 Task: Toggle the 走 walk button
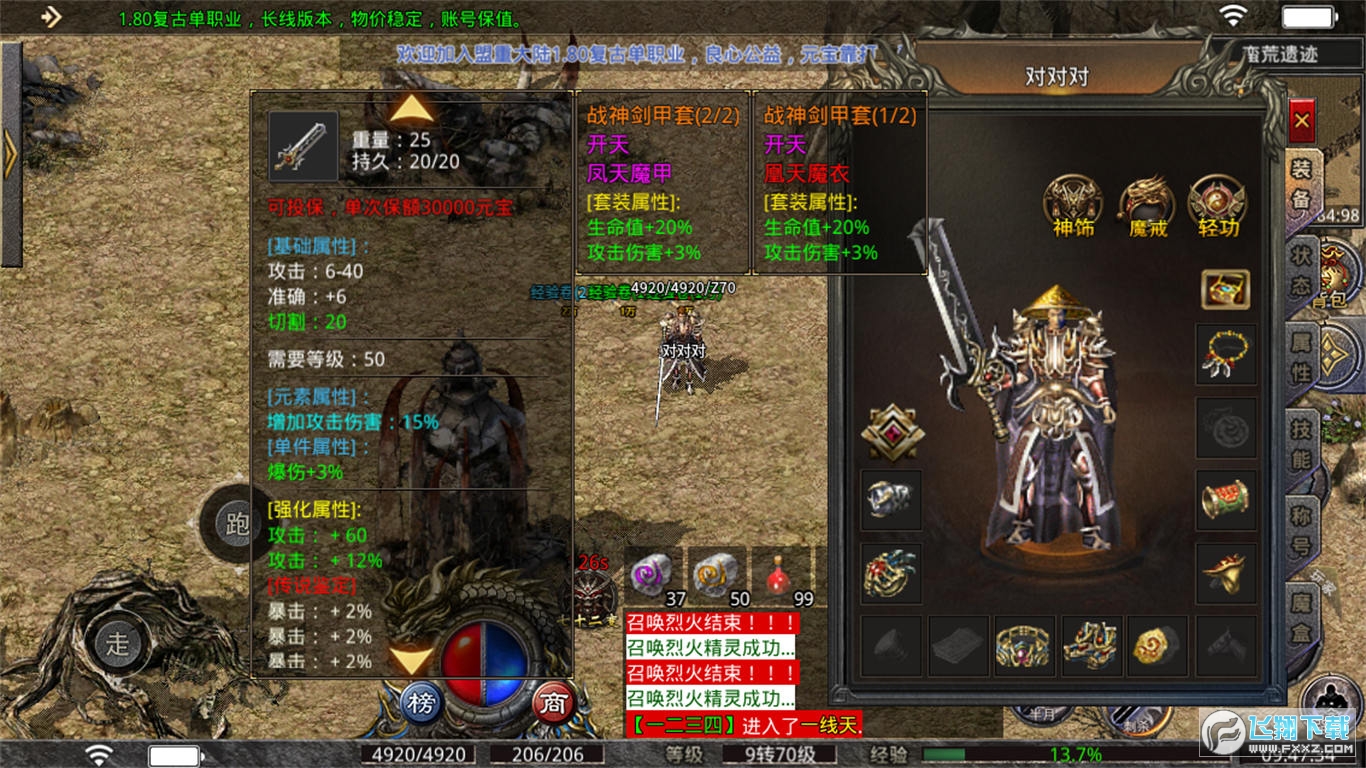coord(119,643)
